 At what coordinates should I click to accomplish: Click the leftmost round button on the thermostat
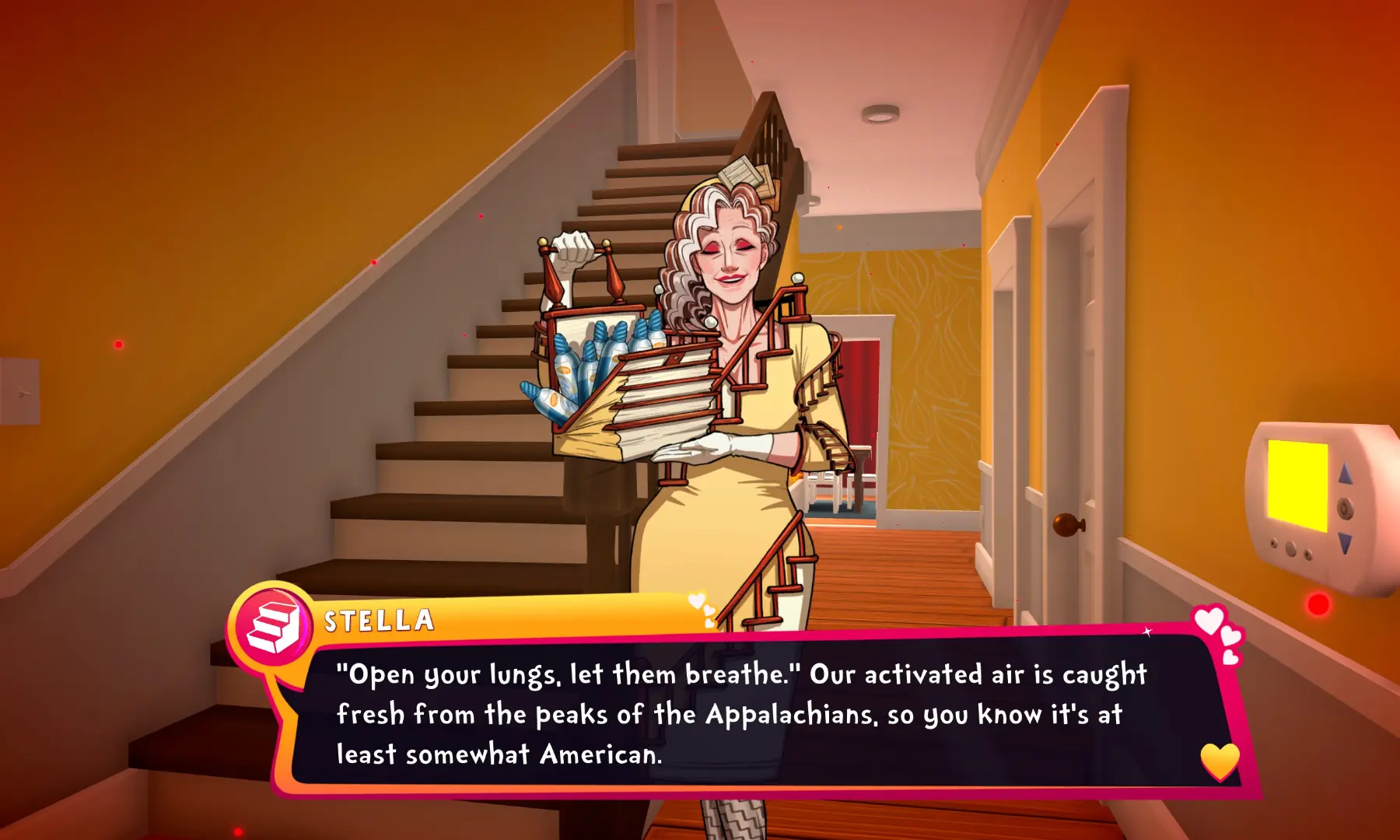click(x=1274, y=543)
